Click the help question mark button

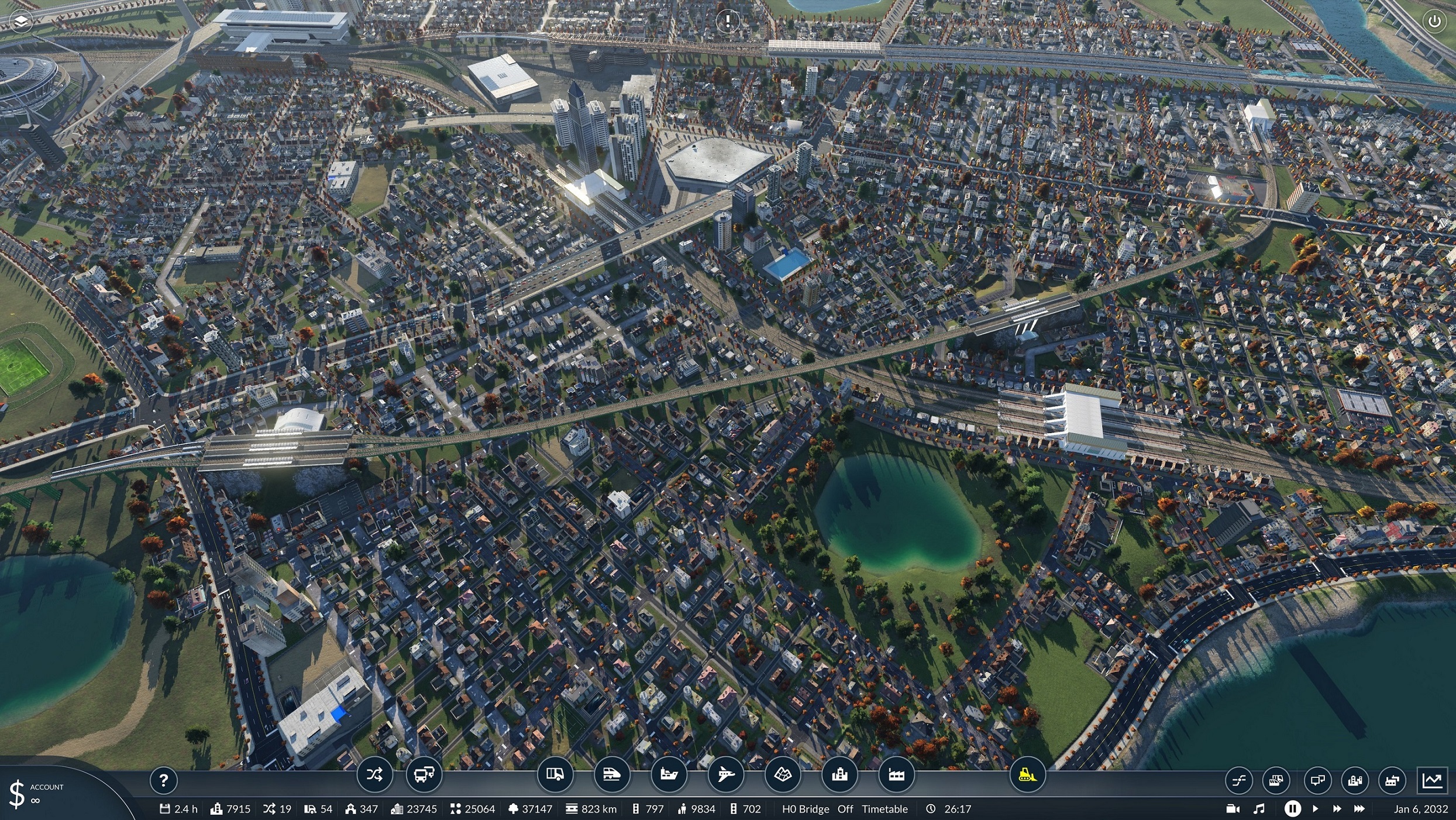(x=164, y=780)
